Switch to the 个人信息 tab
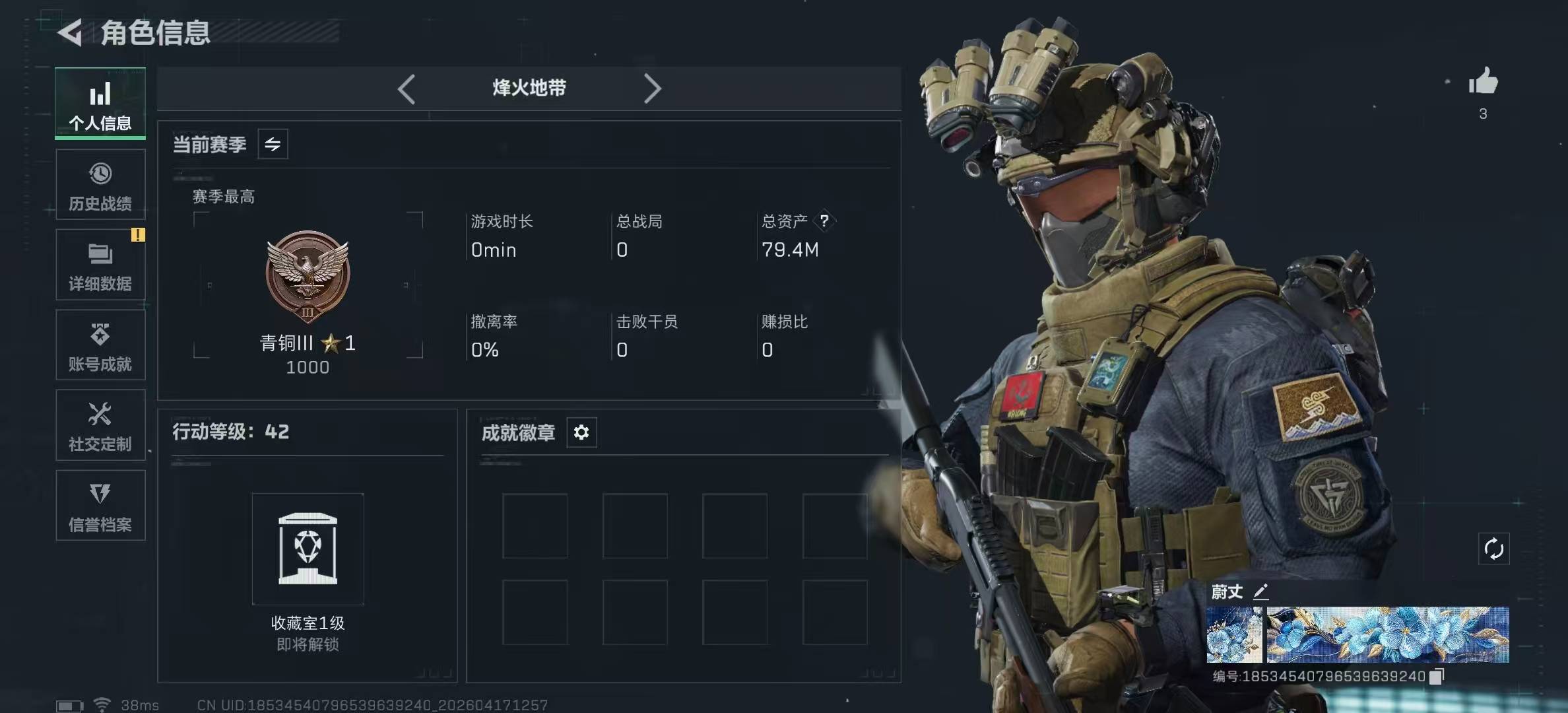Screen dimensions: 1568x713 point(100,104)
